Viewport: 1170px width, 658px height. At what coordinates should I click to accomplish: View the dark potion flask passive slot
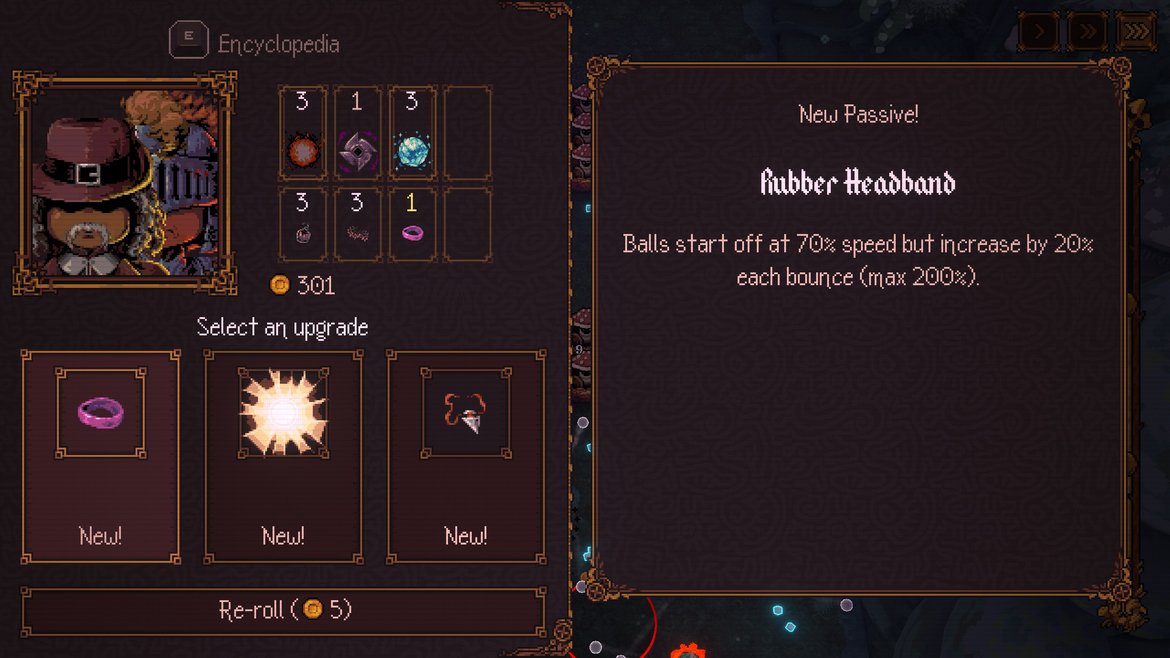302,224
